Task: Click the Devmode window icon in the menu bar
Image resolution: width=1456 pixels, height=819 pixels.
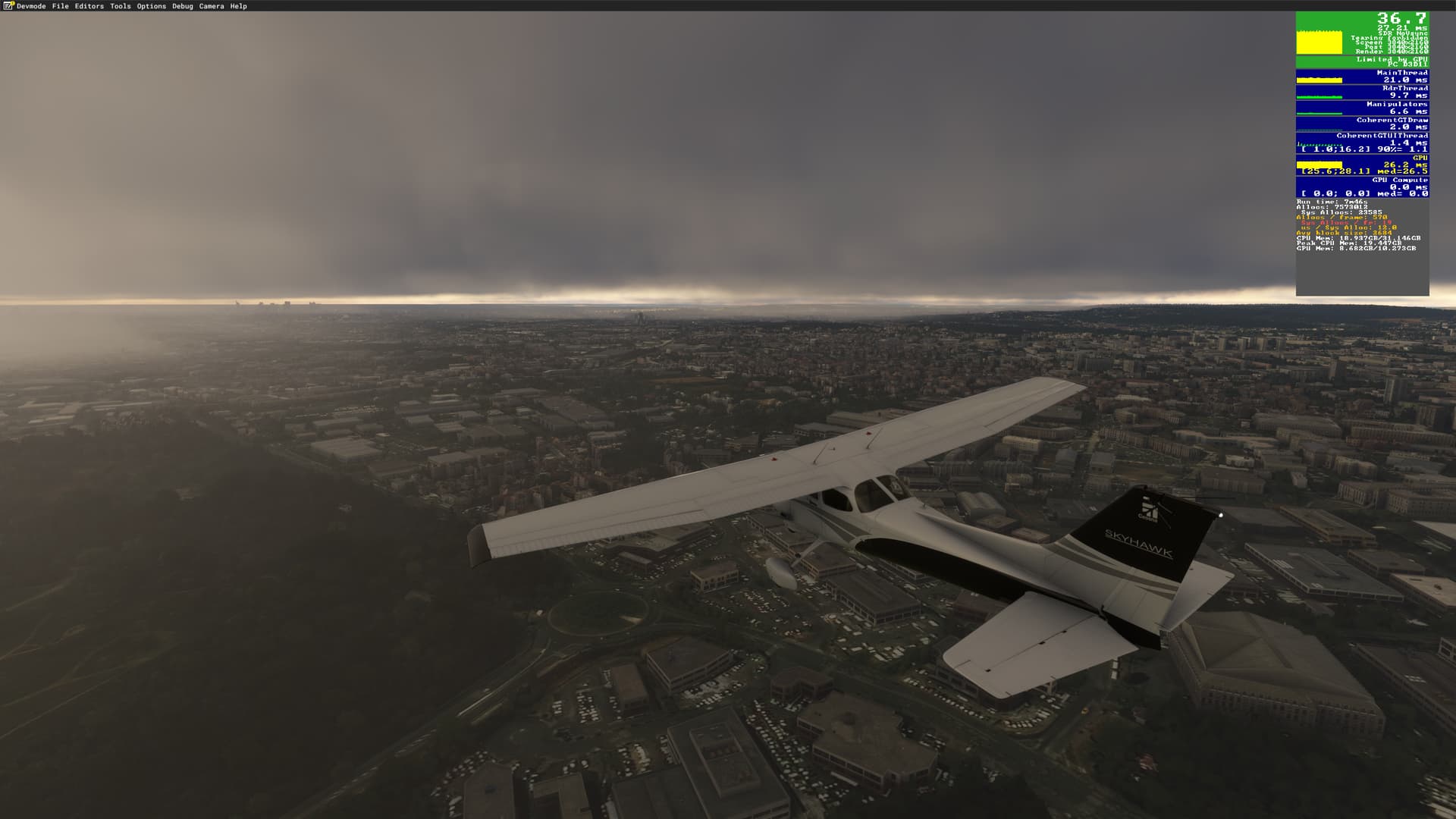Action: pyautogui.click(x=6, y=5)
